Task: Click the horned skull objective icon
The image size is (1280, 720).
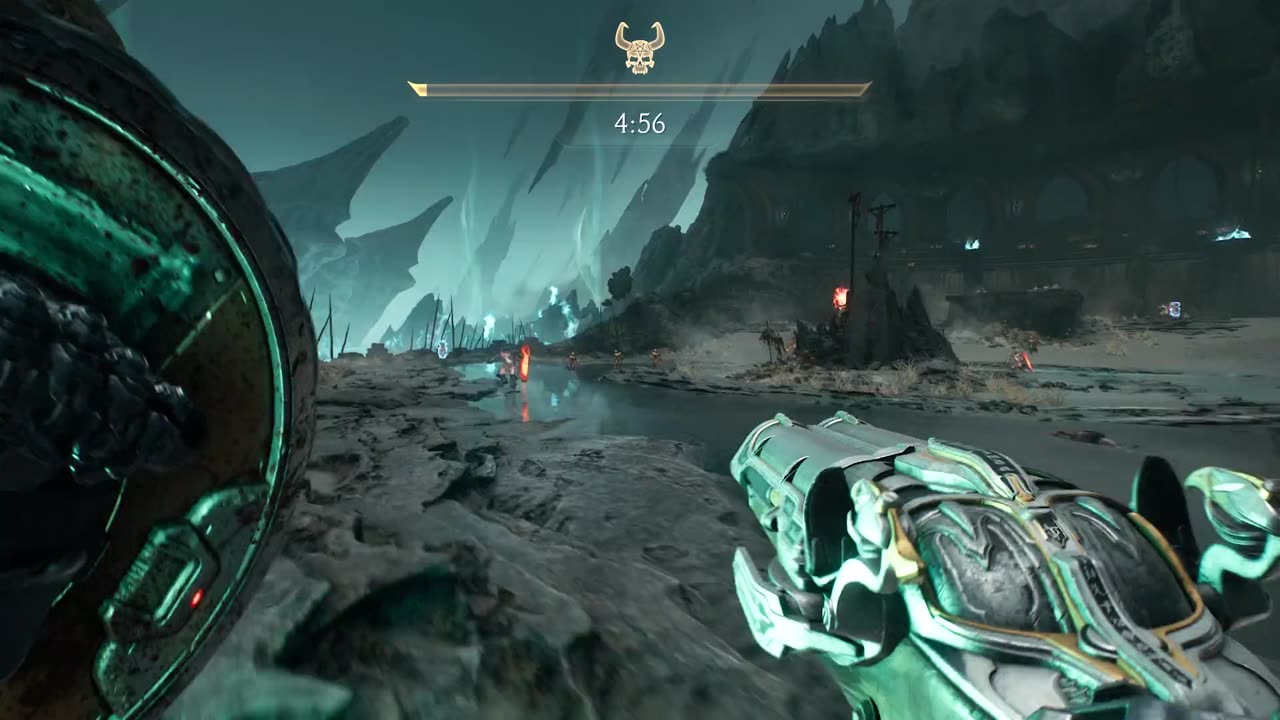Action: click(x=639, y=48)
